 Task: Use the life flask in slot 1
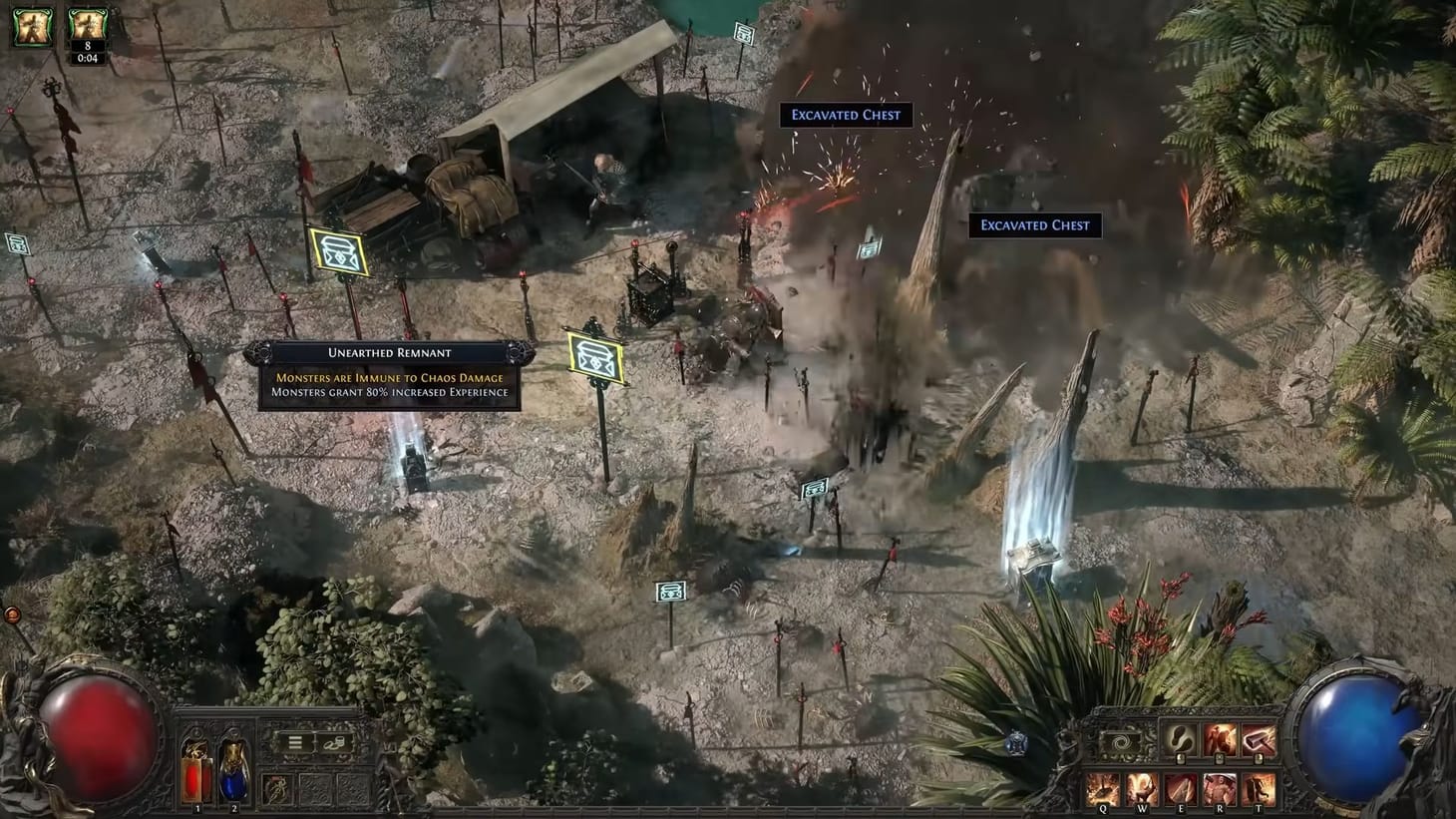[196, 776]
